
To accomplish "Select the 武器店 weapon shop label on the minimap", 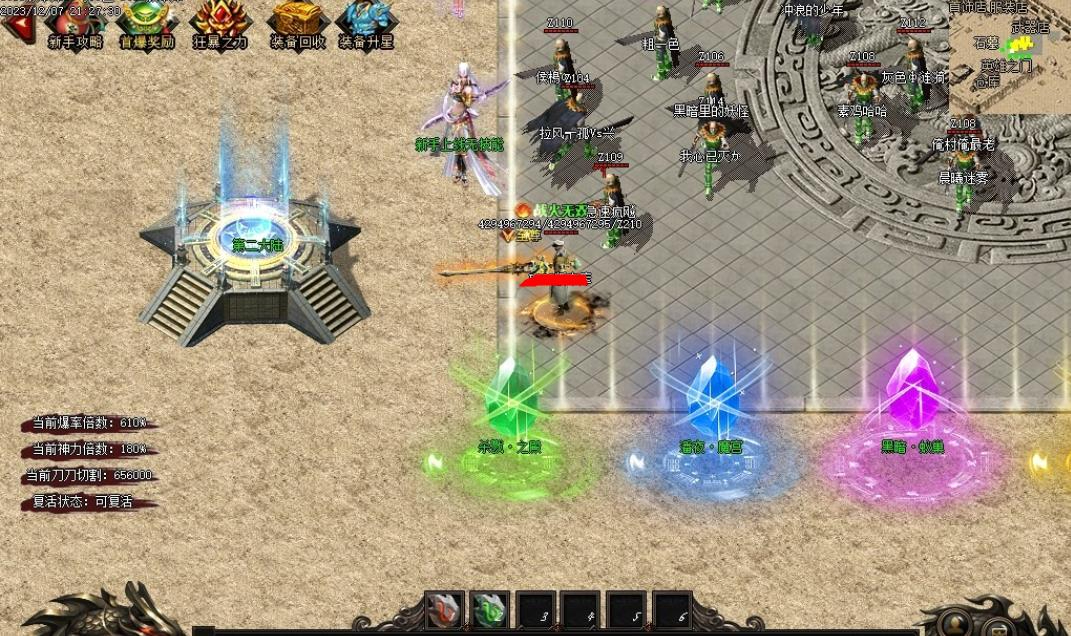I will pyautogui.click(x=1031, y=28).
